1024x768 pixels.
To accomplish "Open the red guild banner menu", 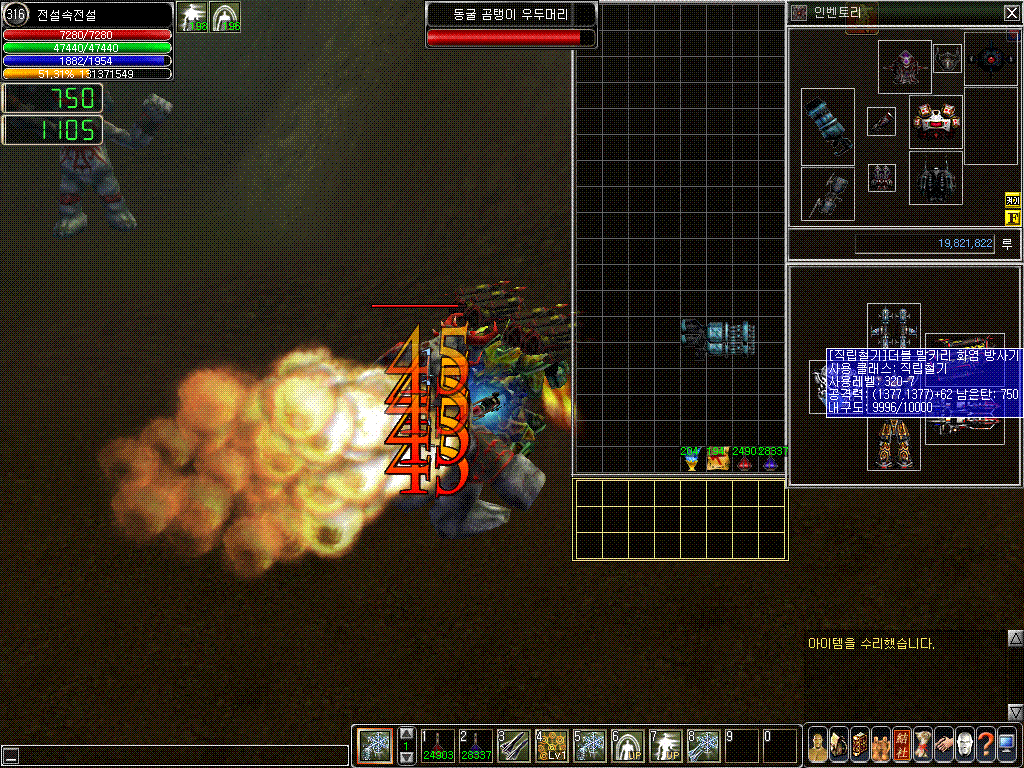I will click(901, 745).
